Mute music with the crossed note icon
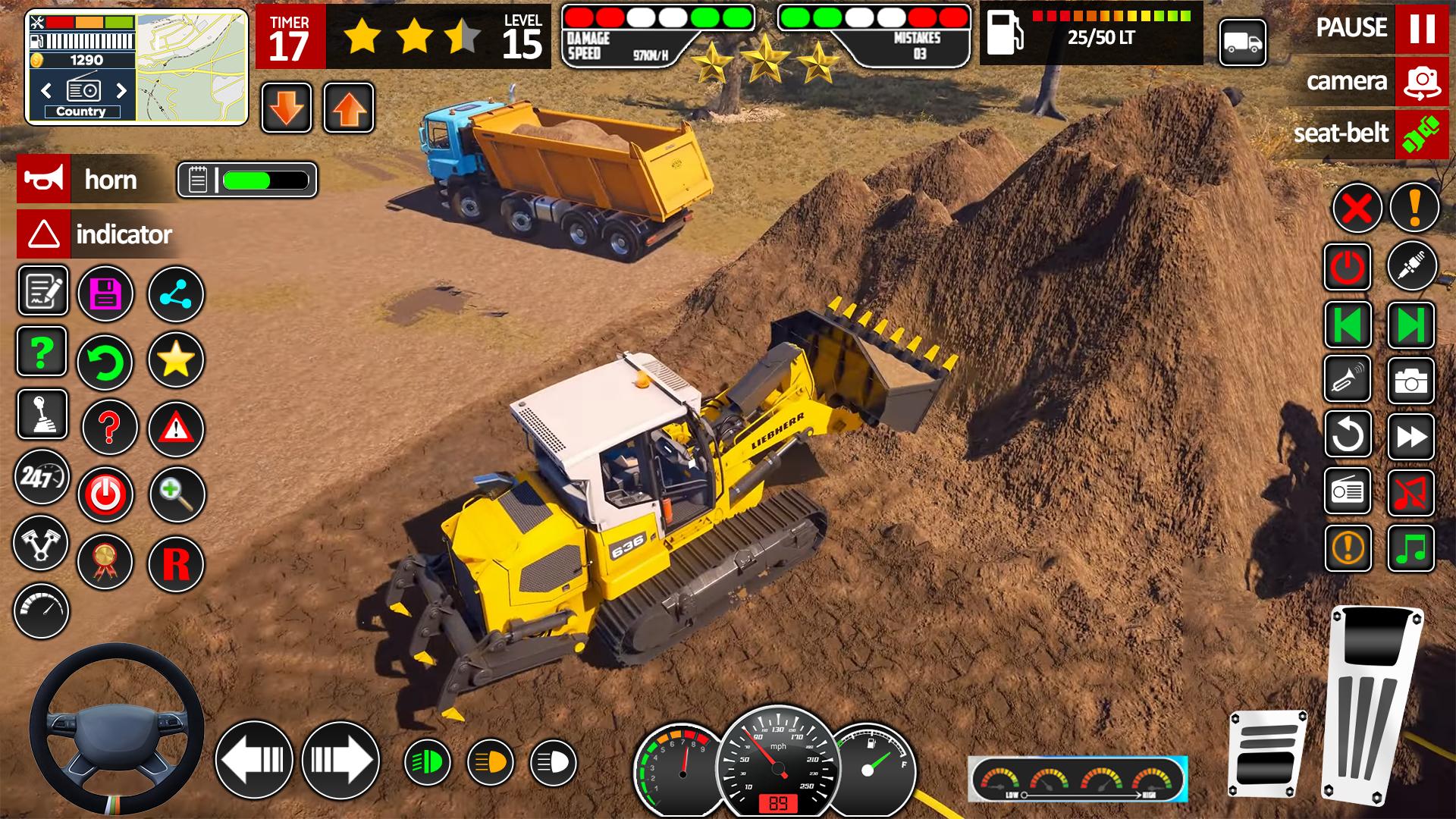 click(1410, 493)
